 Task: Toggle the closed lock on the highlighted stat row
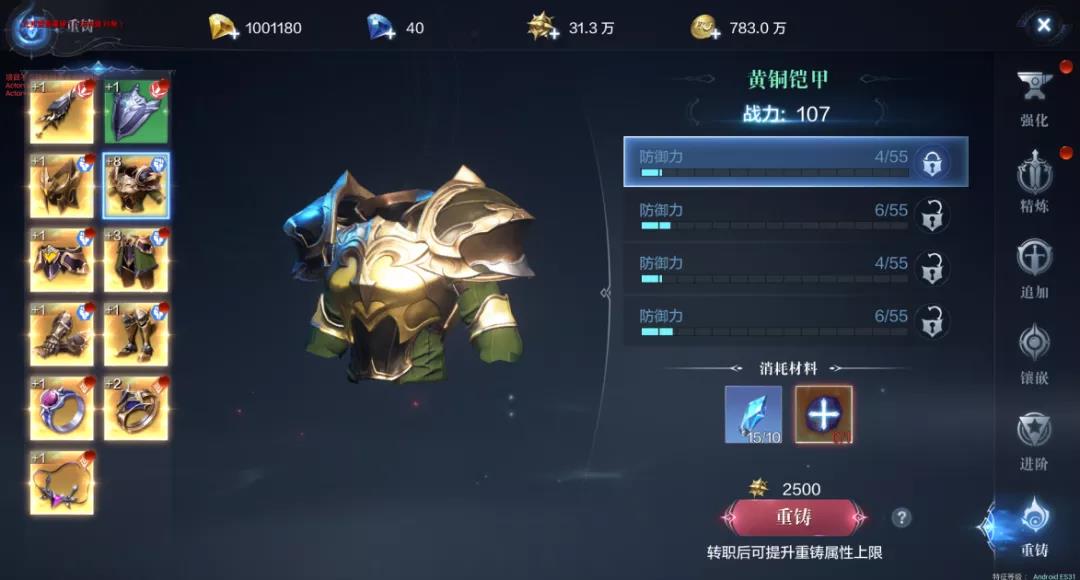(x=932, y=163)
